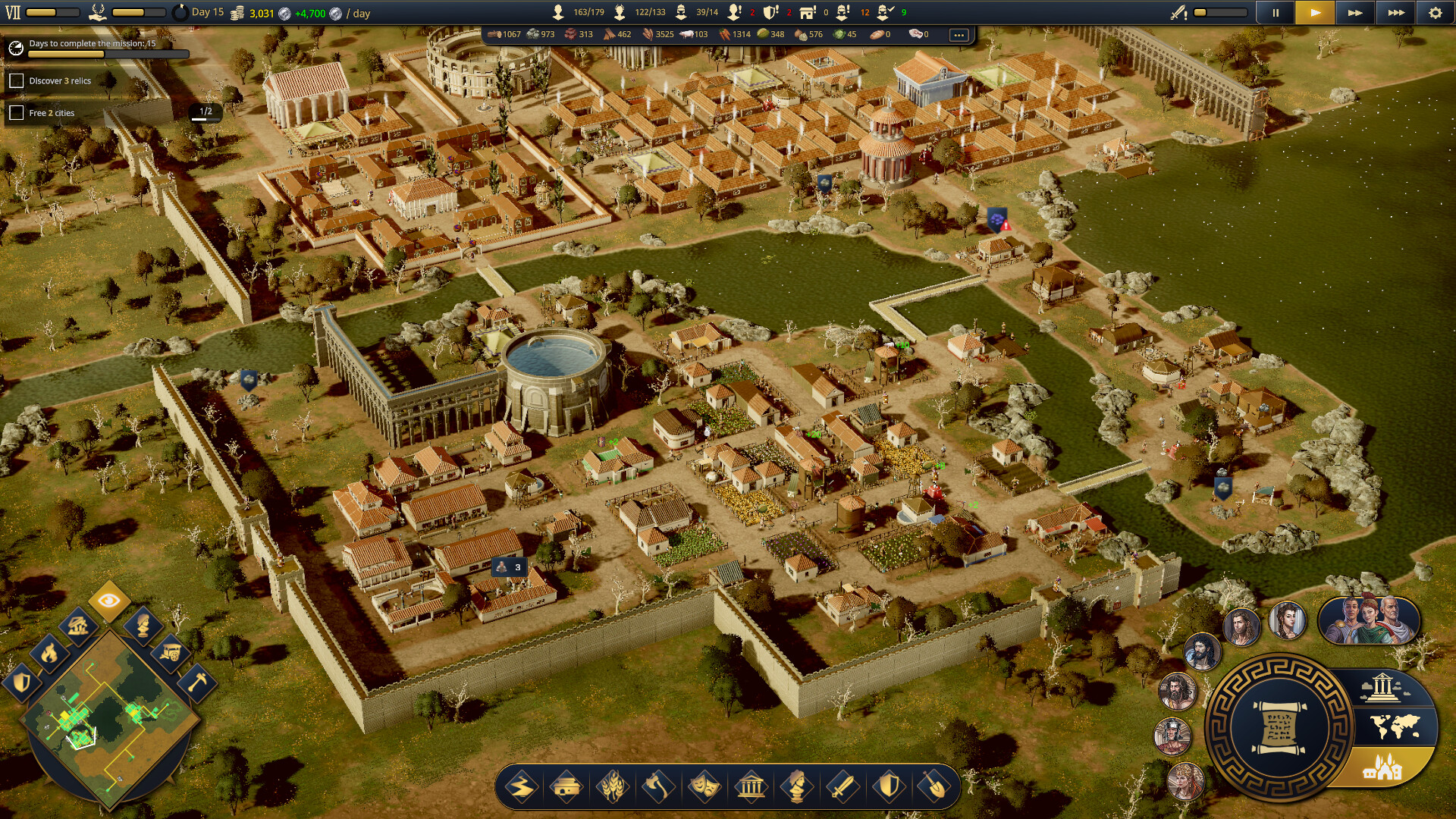Switch to the monuments tab
The width and height of the screenshot is (1456, 819).
(1382, 687)
